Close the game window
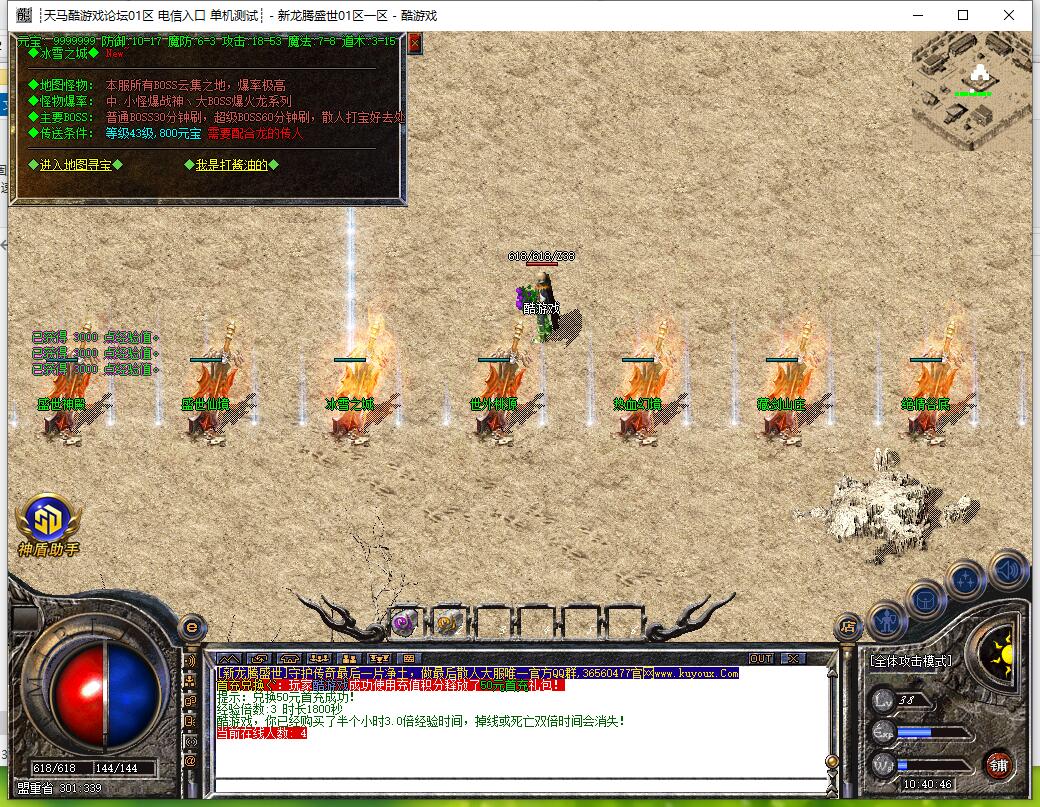The height and width of the screenshot is (807, 1040). coord(1009,15)
